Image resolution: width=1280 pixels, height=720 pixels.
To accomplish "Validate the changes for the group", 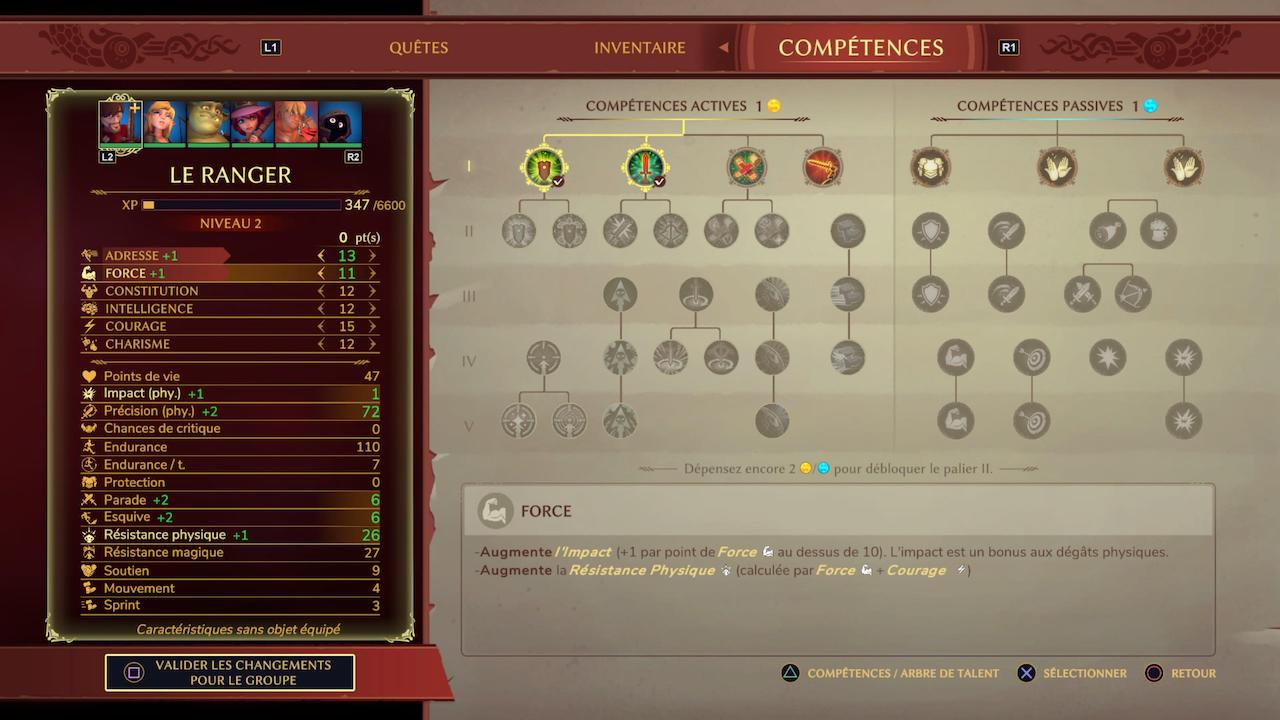I will [230, 672].
